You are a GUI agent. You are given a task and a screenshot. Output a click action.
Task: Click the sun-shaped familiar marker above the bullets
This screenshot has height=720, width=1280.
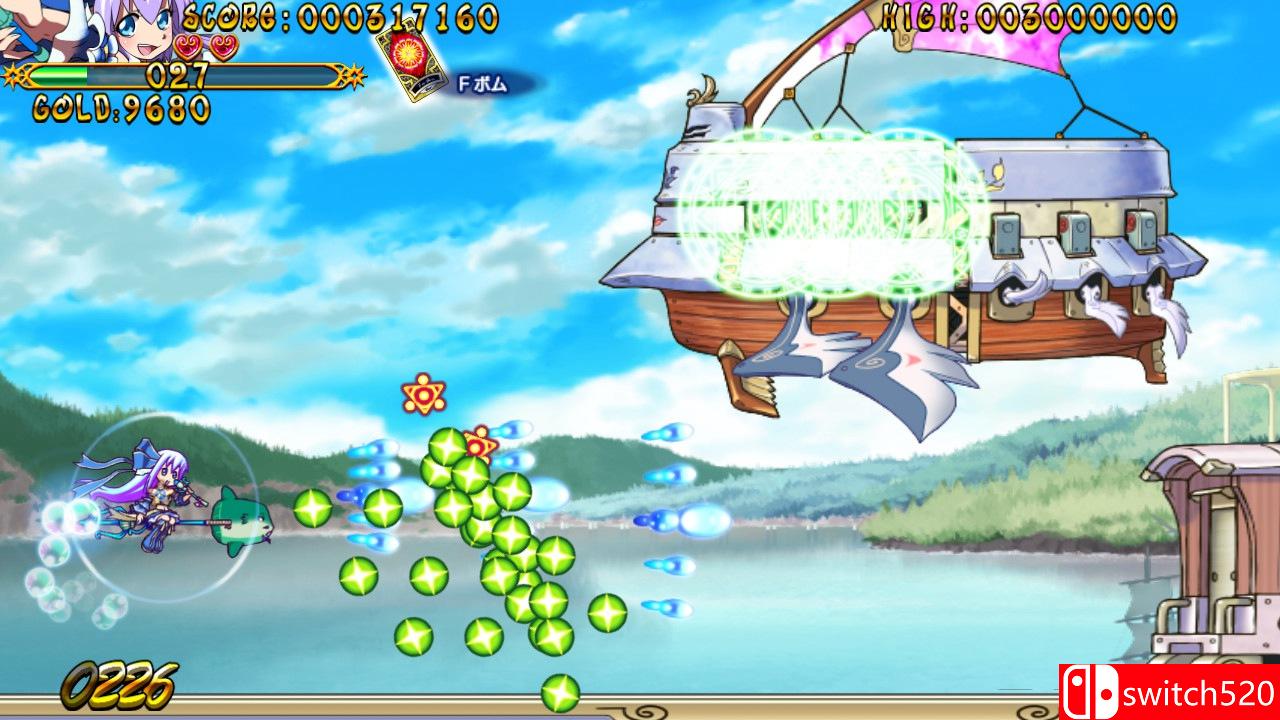click(x=424, y=397)
